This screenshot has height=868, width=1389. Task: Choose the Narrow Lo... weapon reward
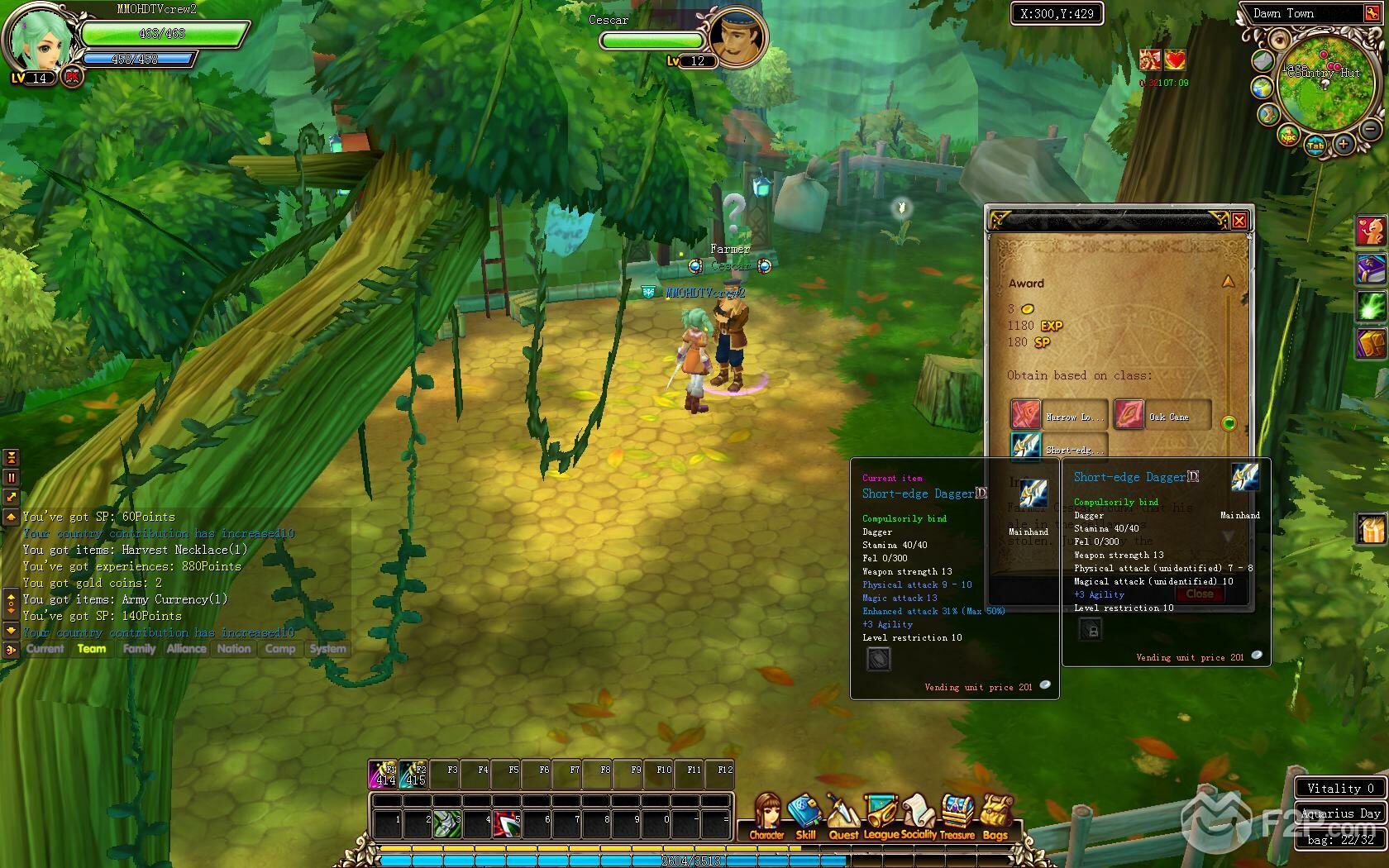(x=1026, y=415)
